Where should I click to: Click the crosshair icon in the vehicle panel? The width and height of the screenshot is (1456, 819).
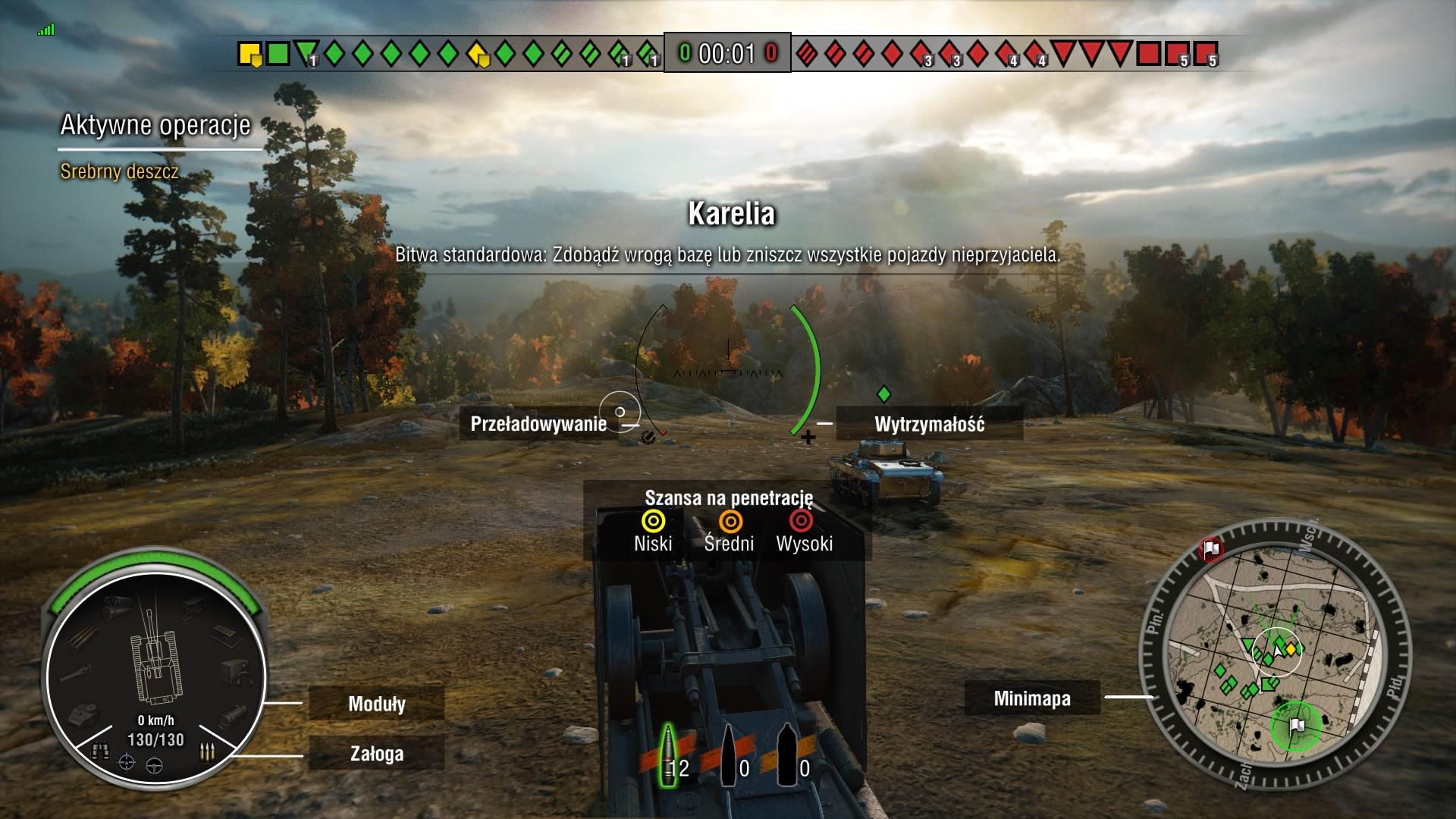pyautogui.click(x=127, y=764)
